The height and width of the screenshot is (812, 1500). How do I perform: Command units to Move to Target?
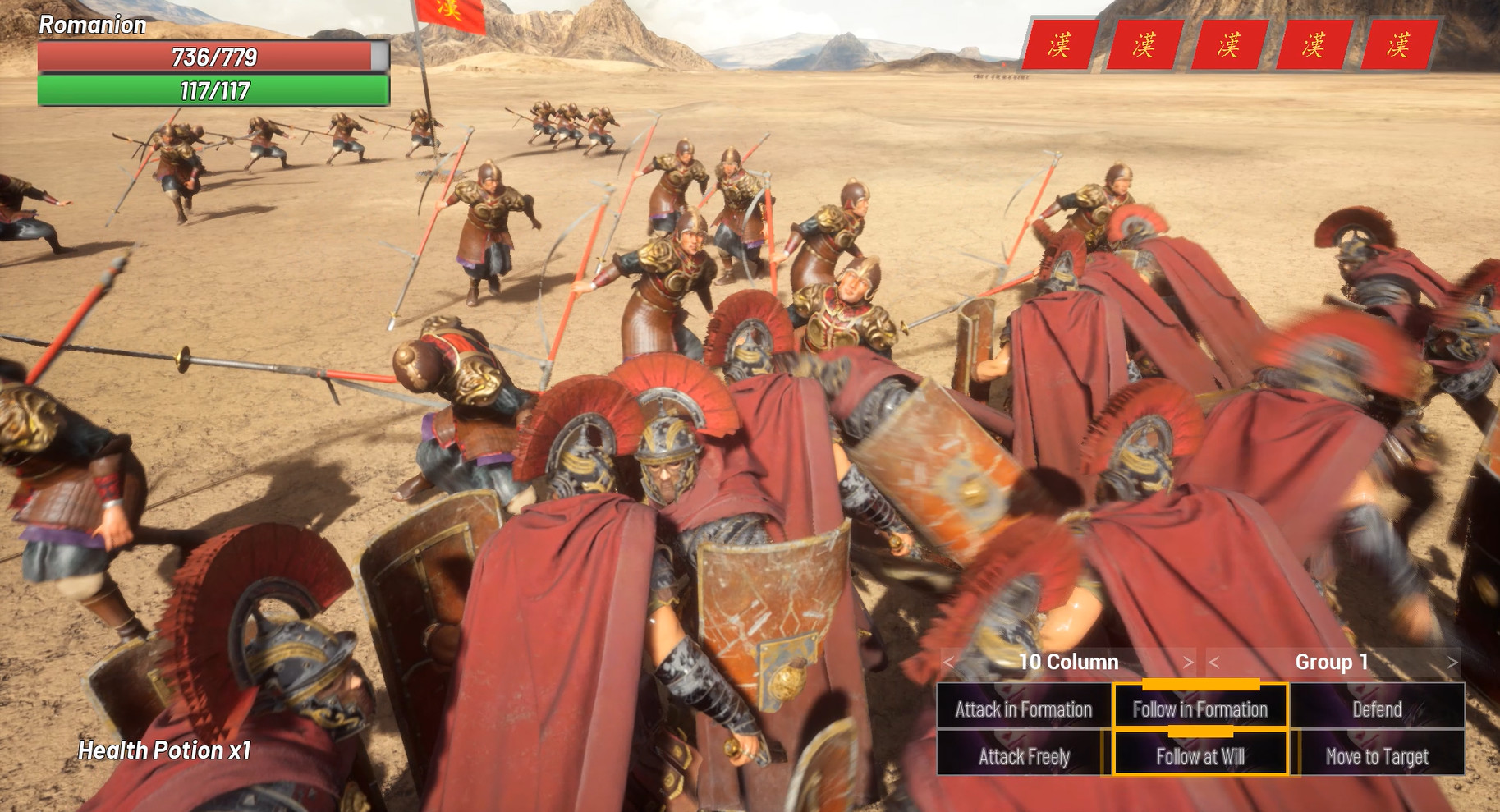coord(1377,756)
